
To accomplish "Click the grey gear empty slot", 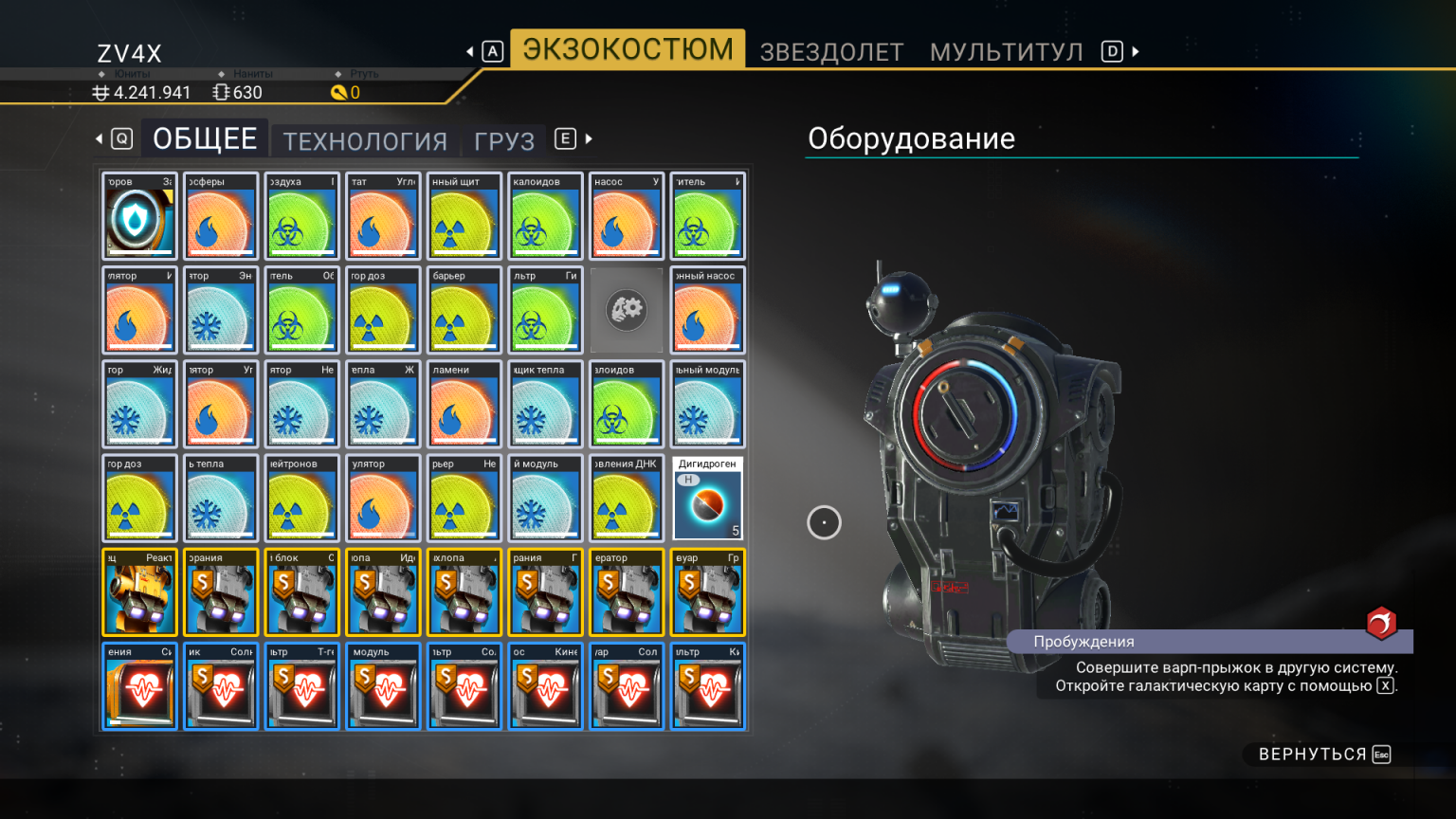I will [627, 310].
